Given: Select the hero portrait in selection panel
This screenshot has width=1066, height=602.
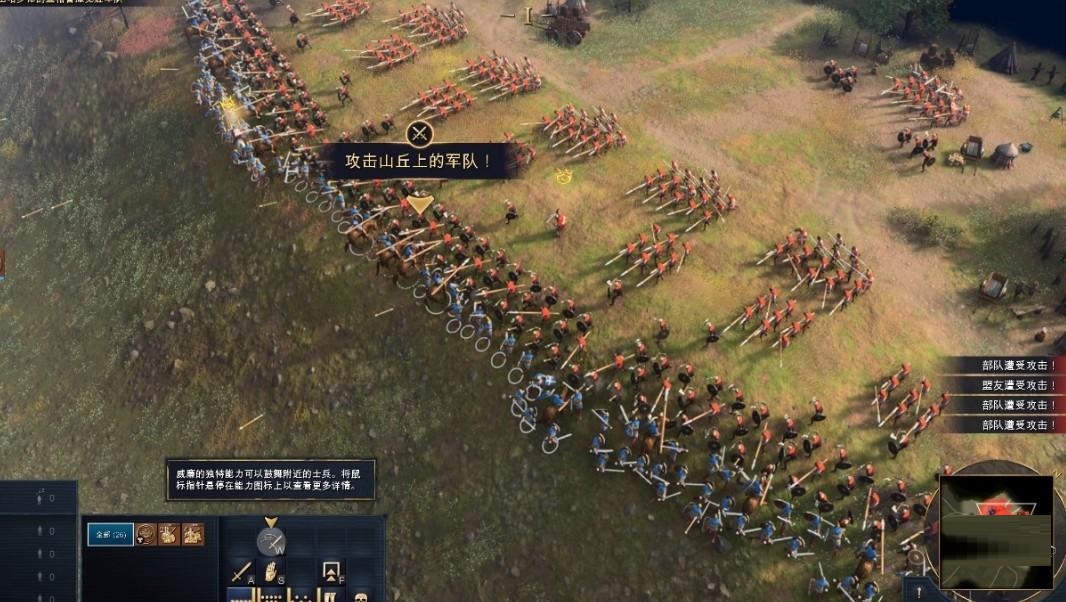Looking at the screenshot, I should [146, 534].
